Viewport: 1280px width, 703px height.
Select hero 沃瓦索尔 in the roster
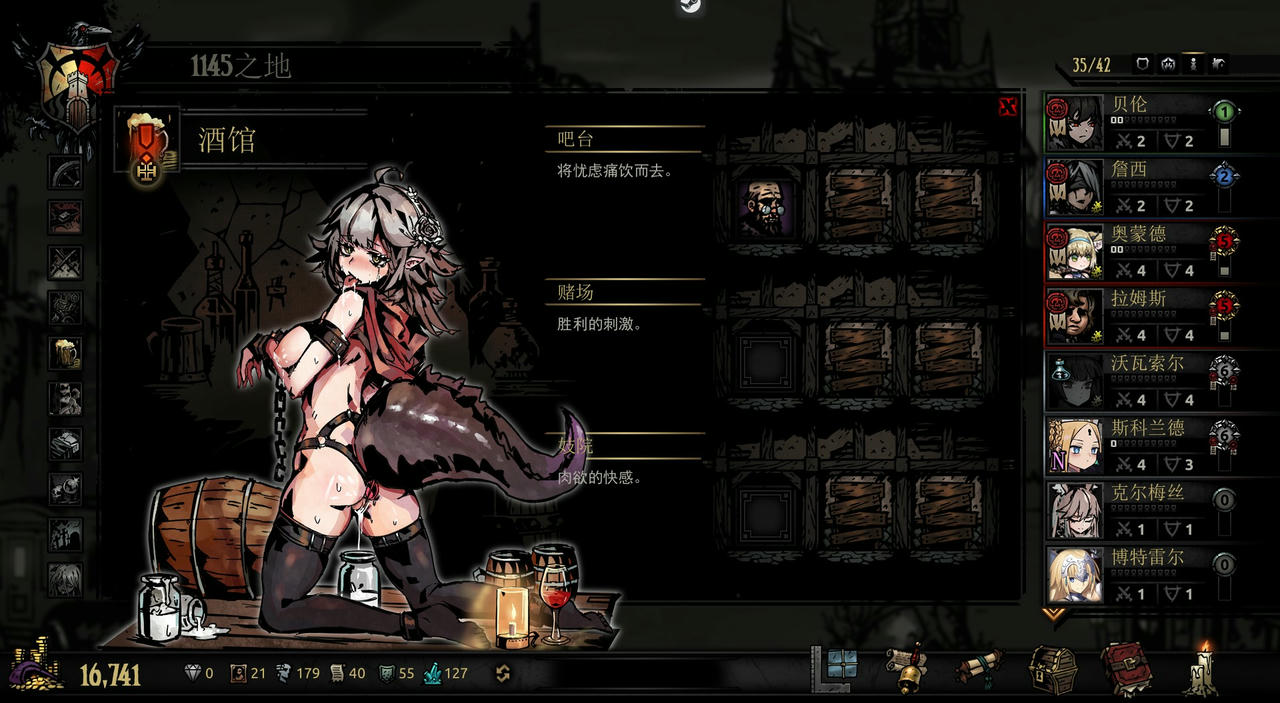(x=1130, y=380)
